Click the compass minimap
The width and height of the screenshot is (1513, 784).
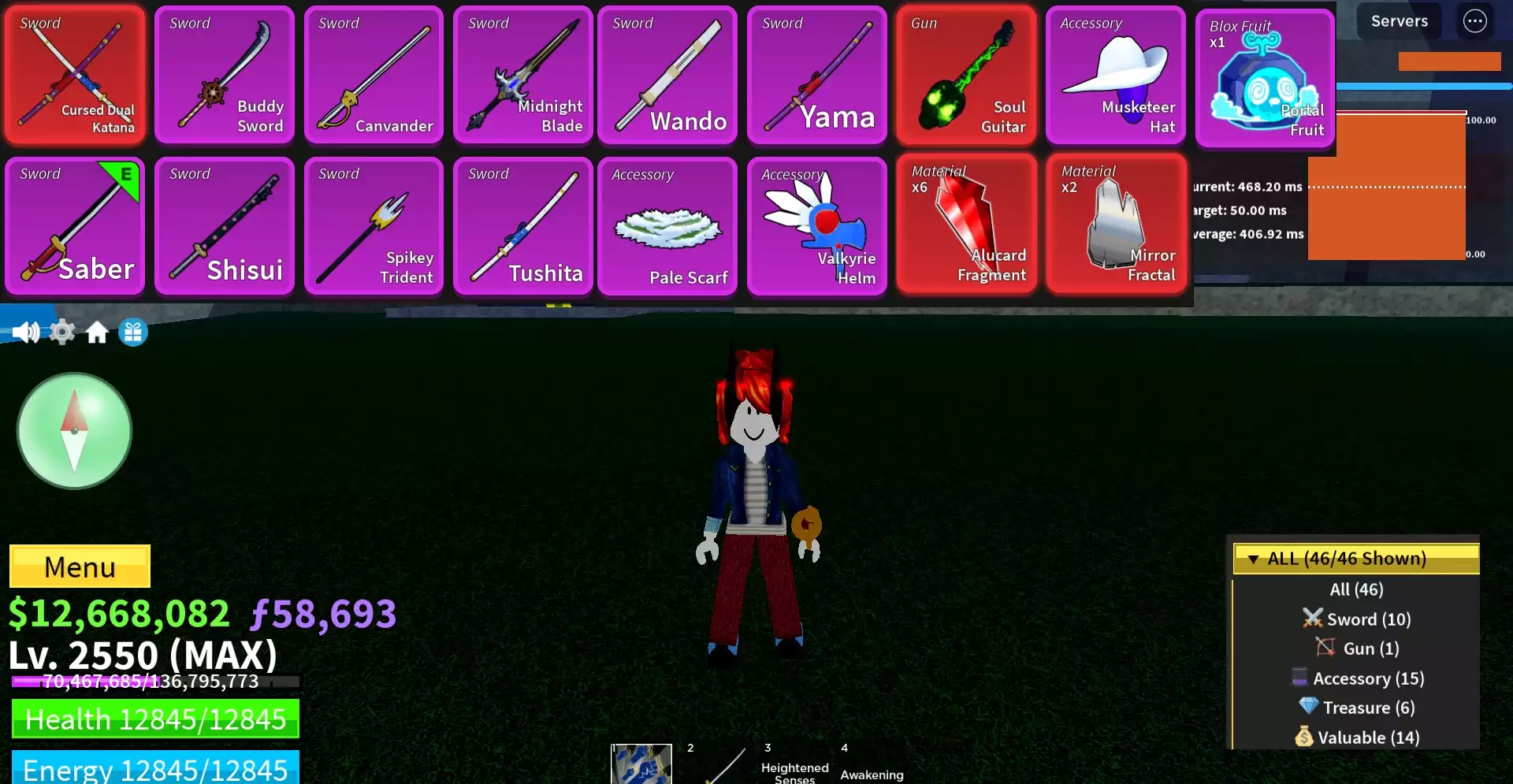point(74,430)
